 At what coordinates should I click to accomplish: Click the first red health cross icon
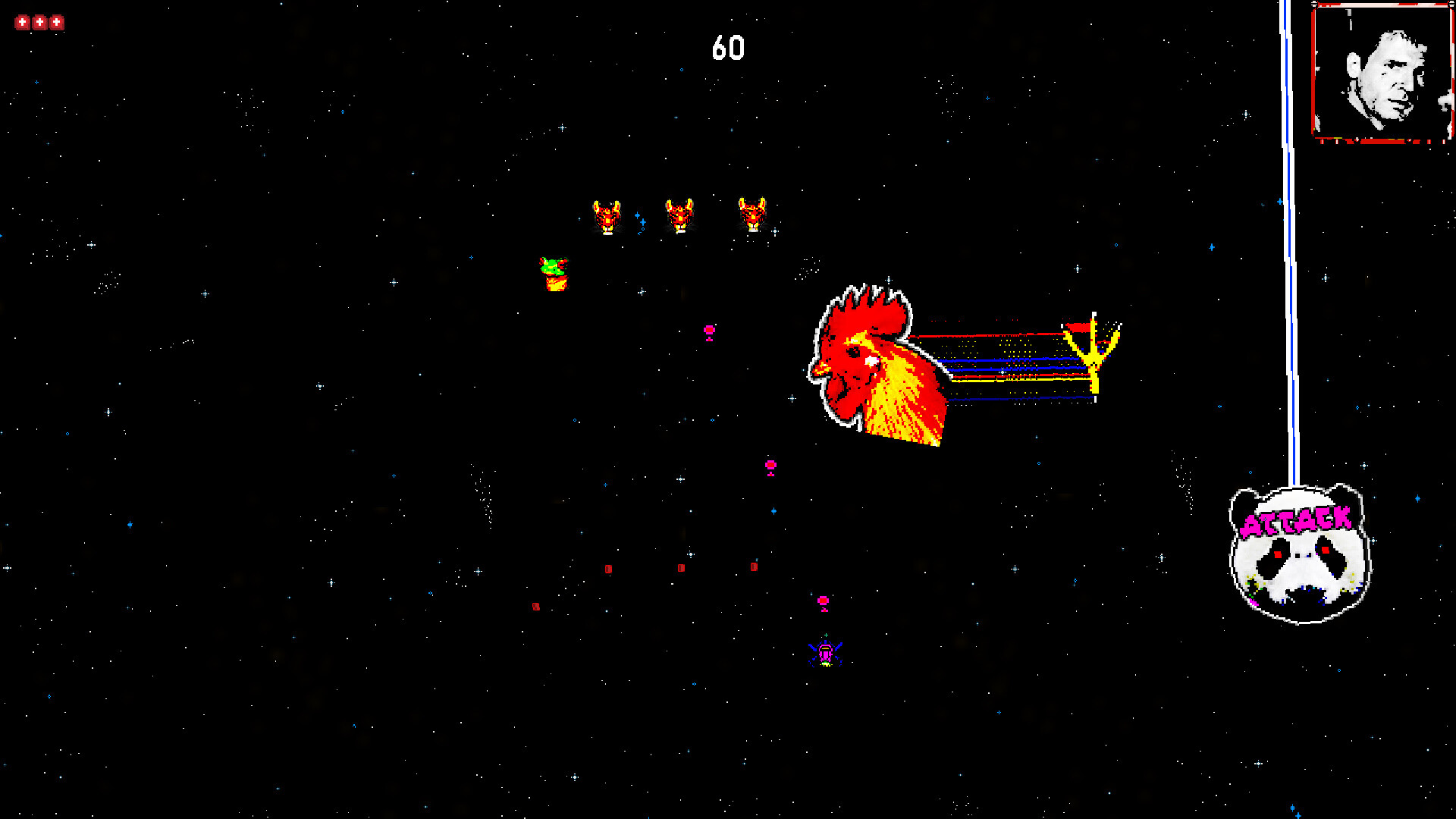(x=21, y=21)
